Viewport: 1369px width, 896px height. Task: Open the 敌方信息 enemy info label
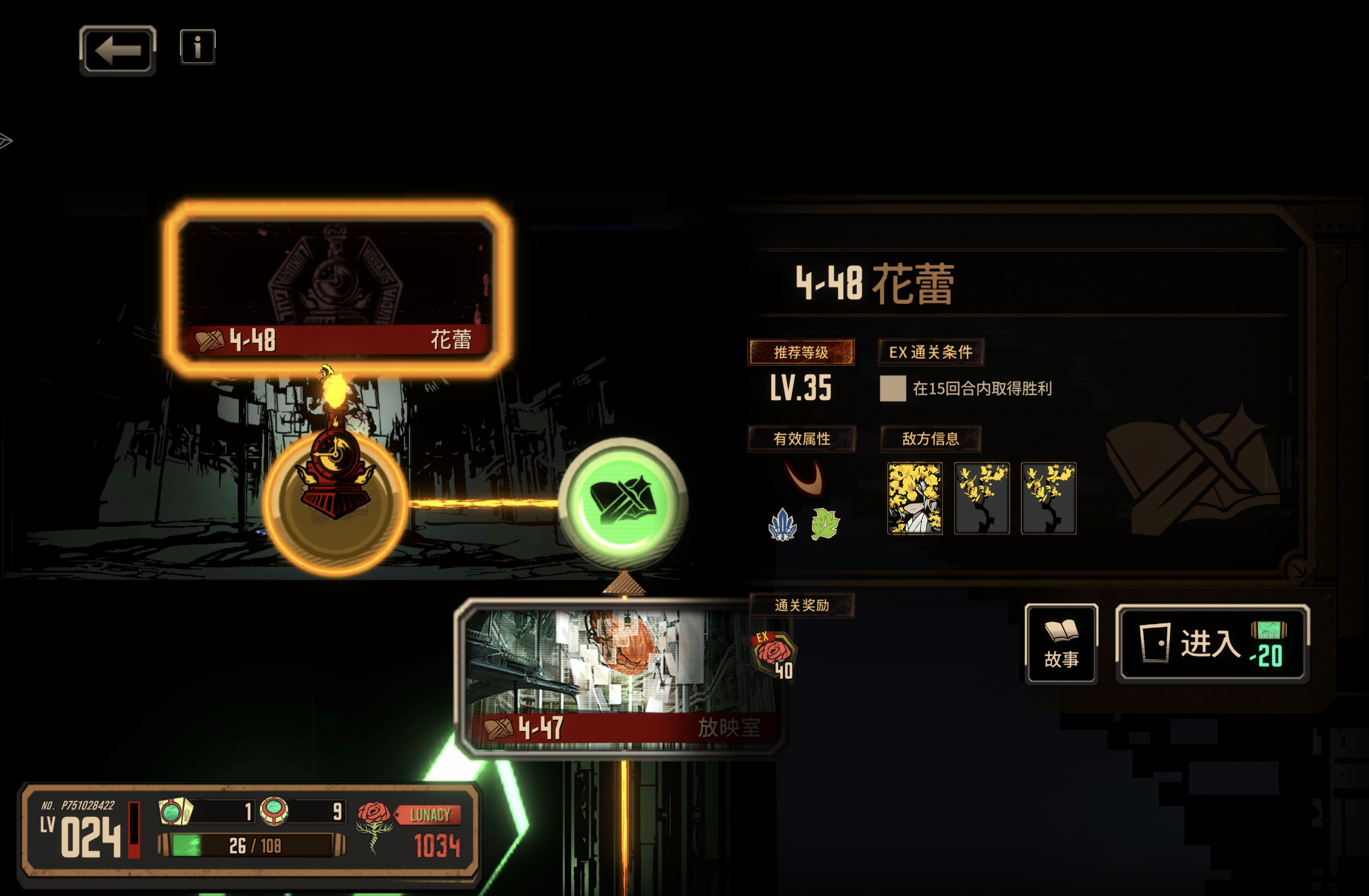coord(930,439)
